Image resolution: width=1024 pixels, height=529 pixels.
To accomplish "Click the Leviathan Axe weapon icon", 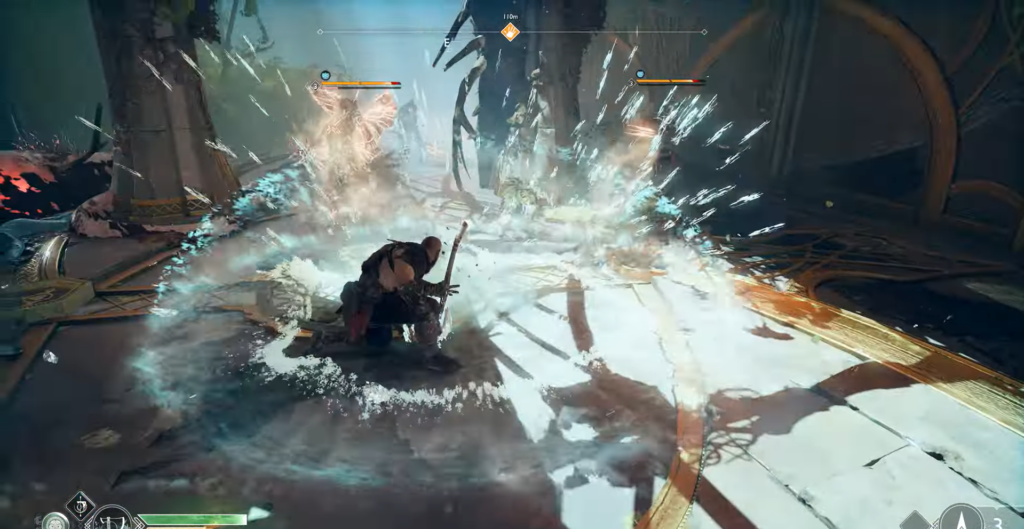I will tap(112, 519).
